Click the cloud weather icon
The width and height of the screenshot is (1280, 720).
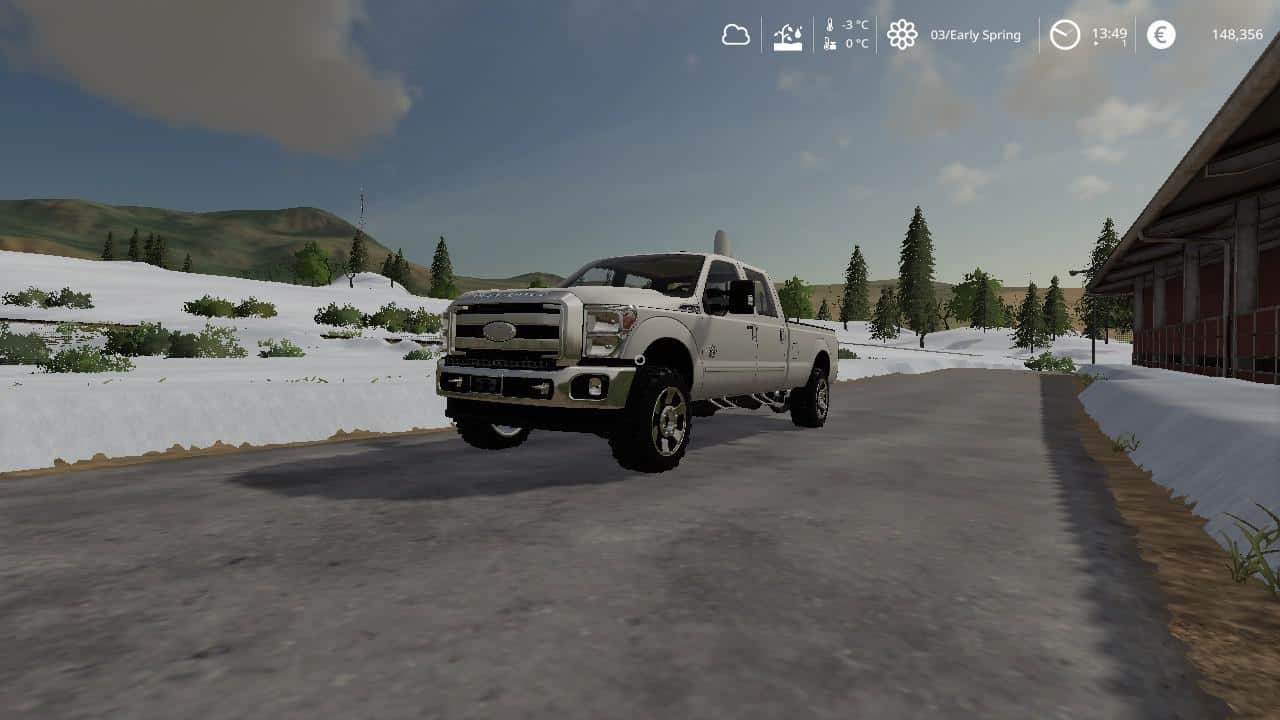(x=736, y=35)
